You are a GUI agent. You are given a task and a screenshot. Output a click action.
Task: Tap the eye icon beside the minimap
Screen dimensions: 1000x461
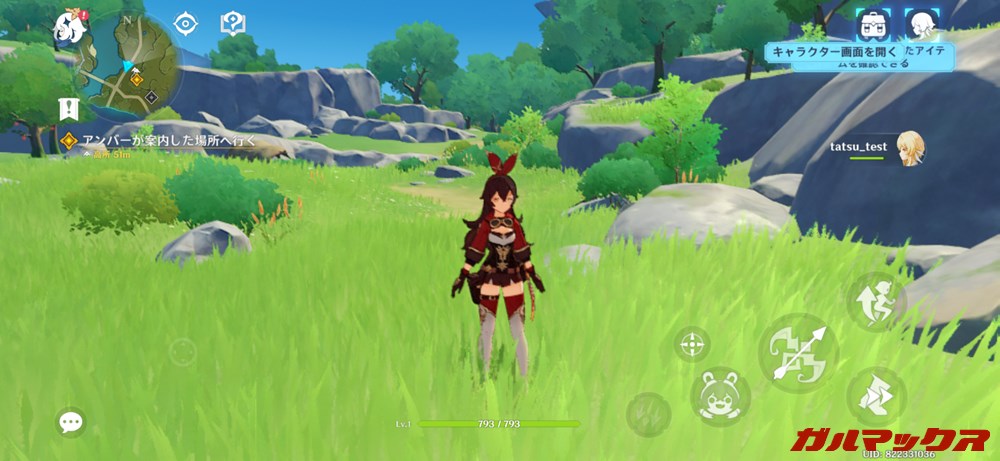click(x=185, y=23)
